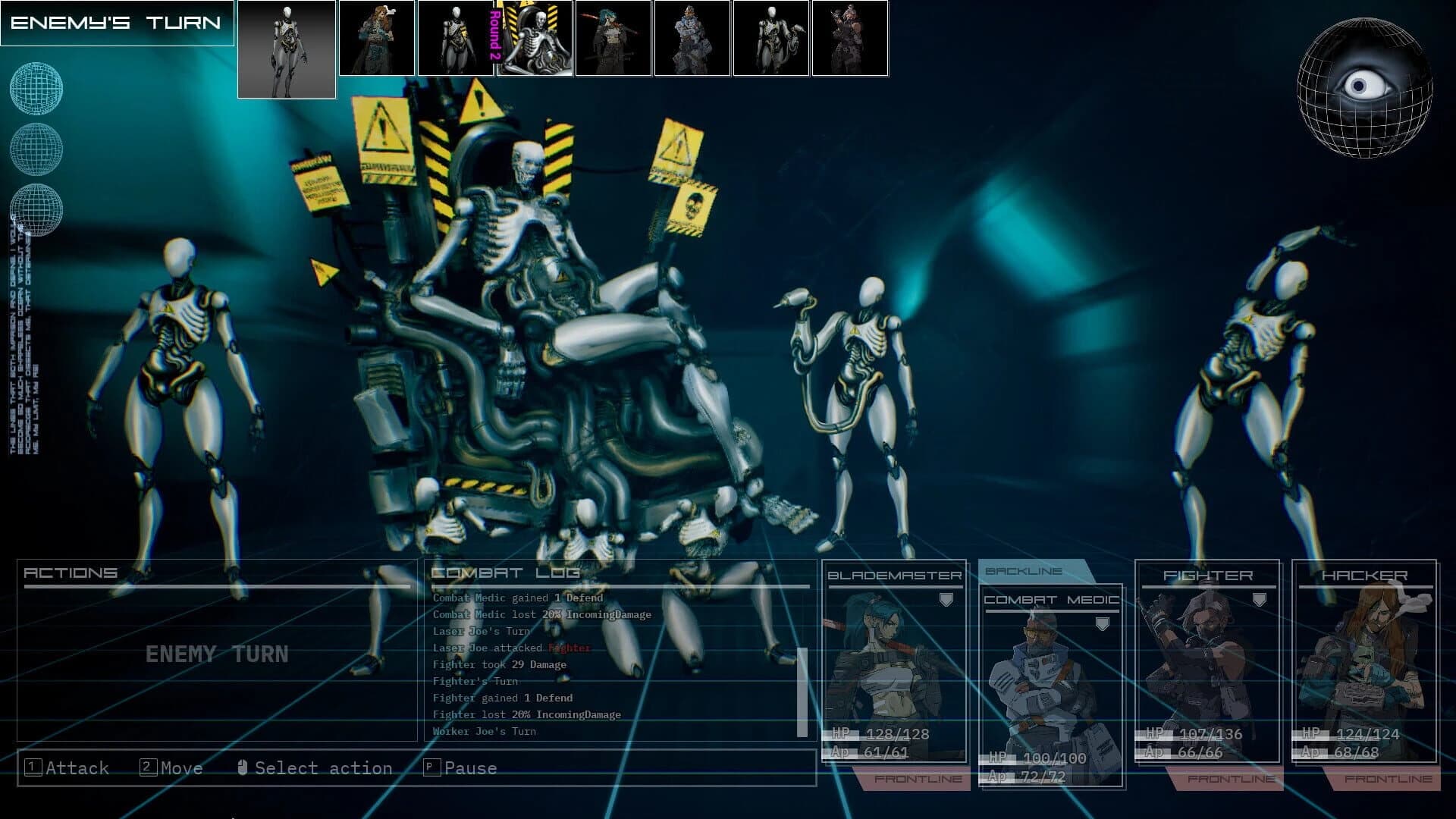Click the shield icon on the Blademaster card

coord(946,599)
